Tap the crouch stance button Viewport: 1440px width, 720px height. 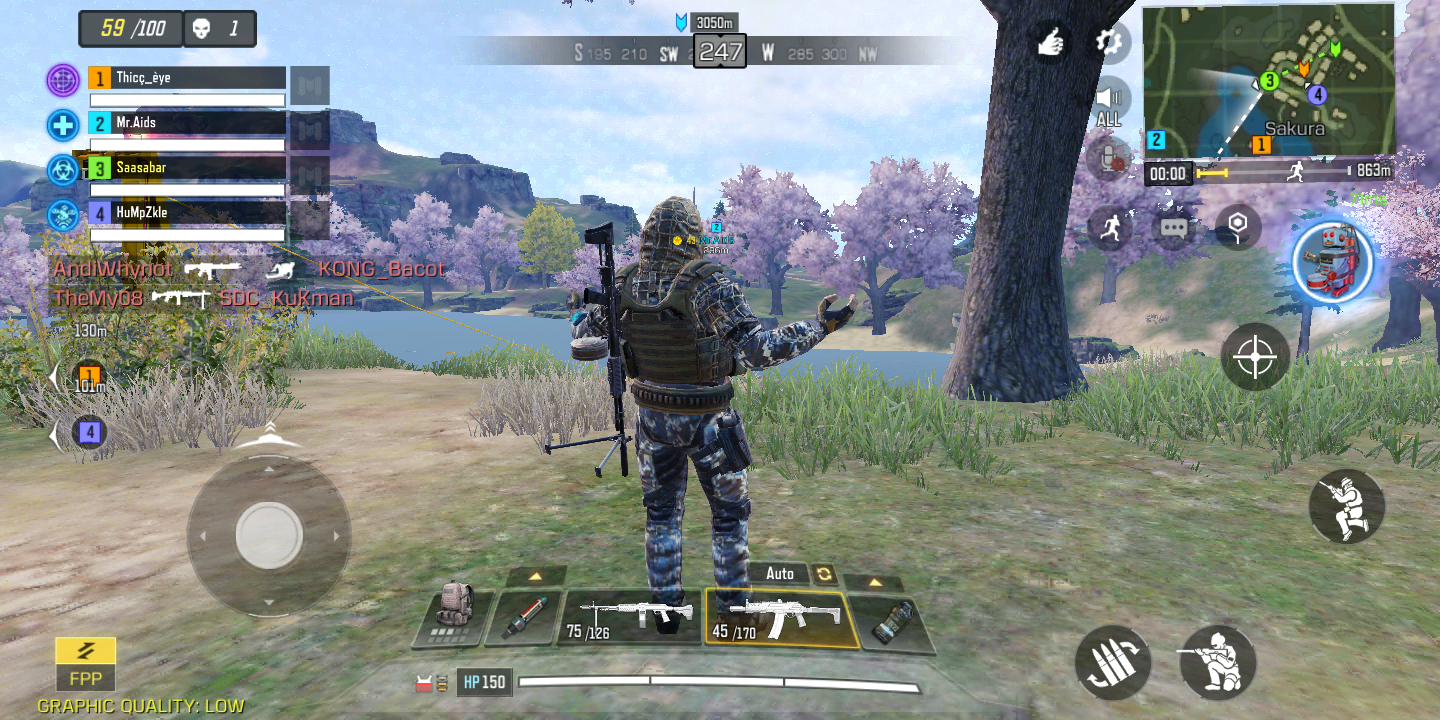[x=1346, y=506]
